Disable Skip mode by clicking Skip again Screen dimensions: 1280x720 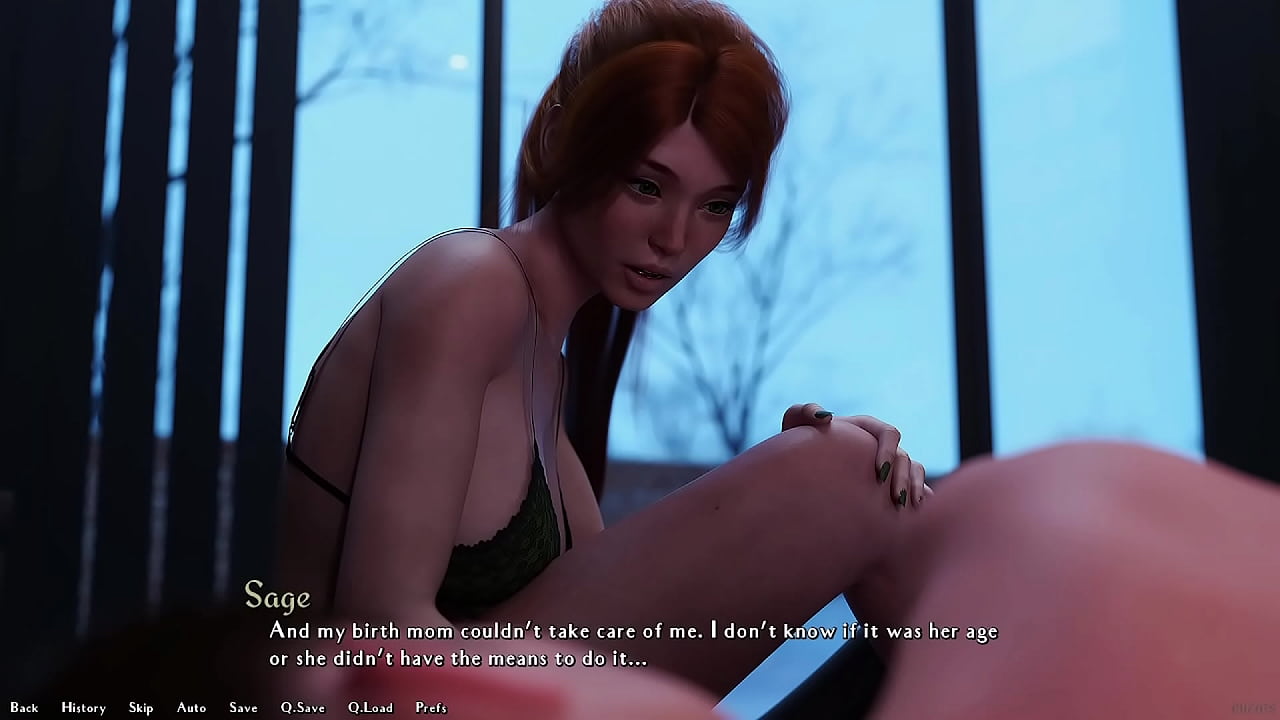coord(141,707)
